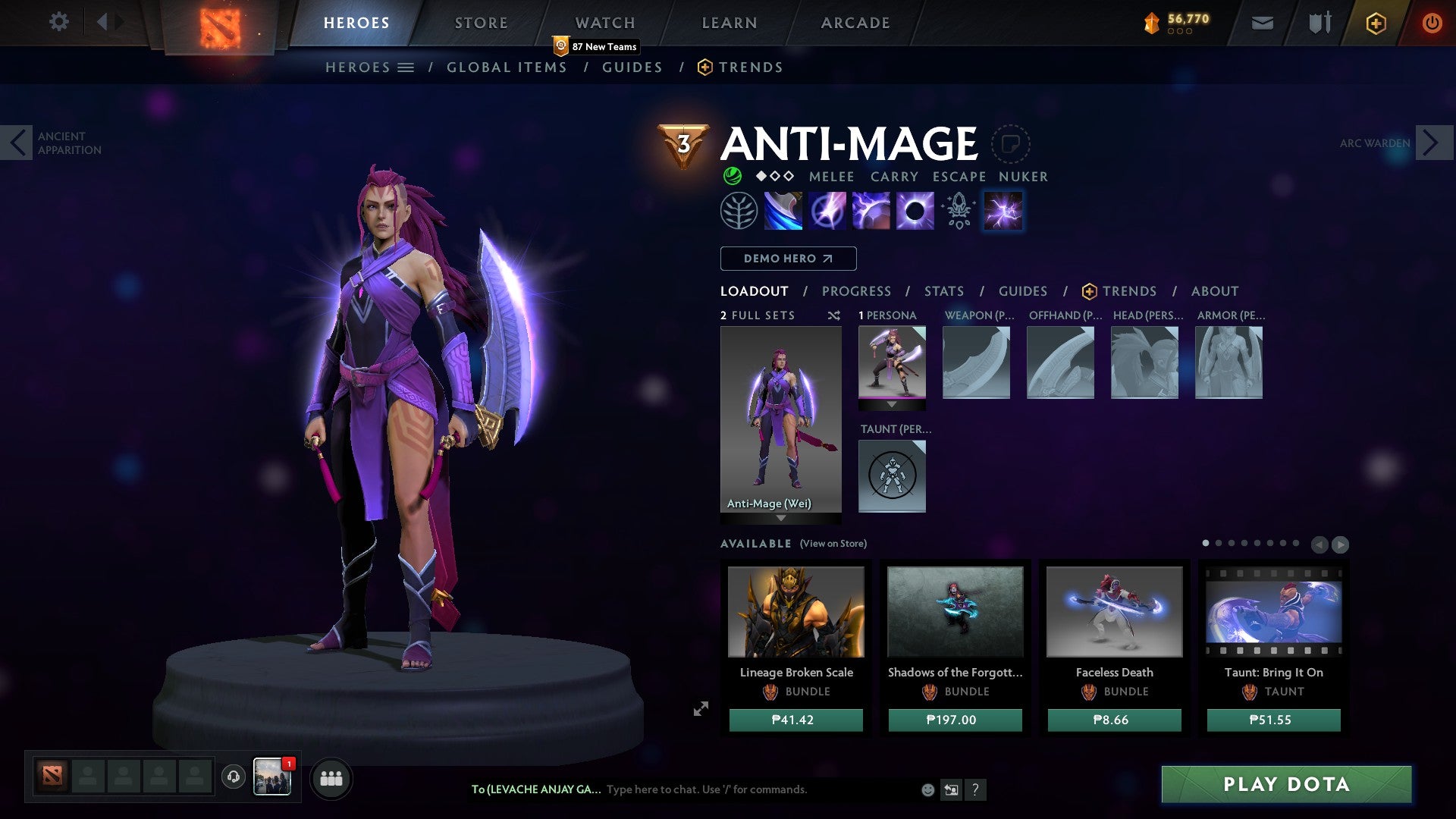
Task: Open Global Items submenu
Action: click(507, 67)
